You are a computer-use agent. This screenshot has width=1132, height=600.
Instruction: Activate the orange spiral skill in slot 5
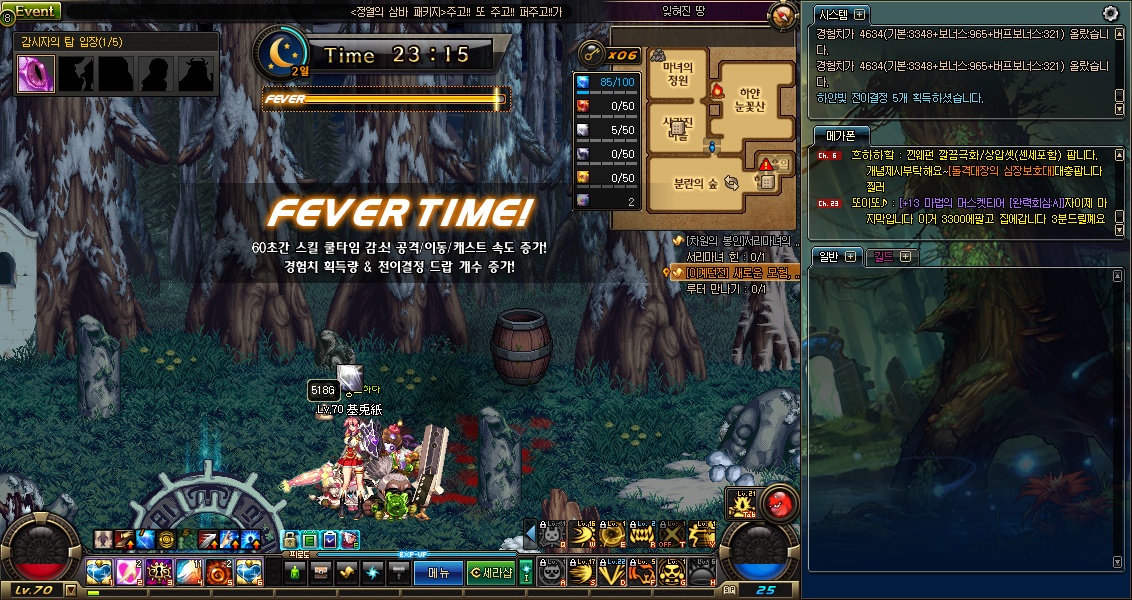[x=219, y=572]
